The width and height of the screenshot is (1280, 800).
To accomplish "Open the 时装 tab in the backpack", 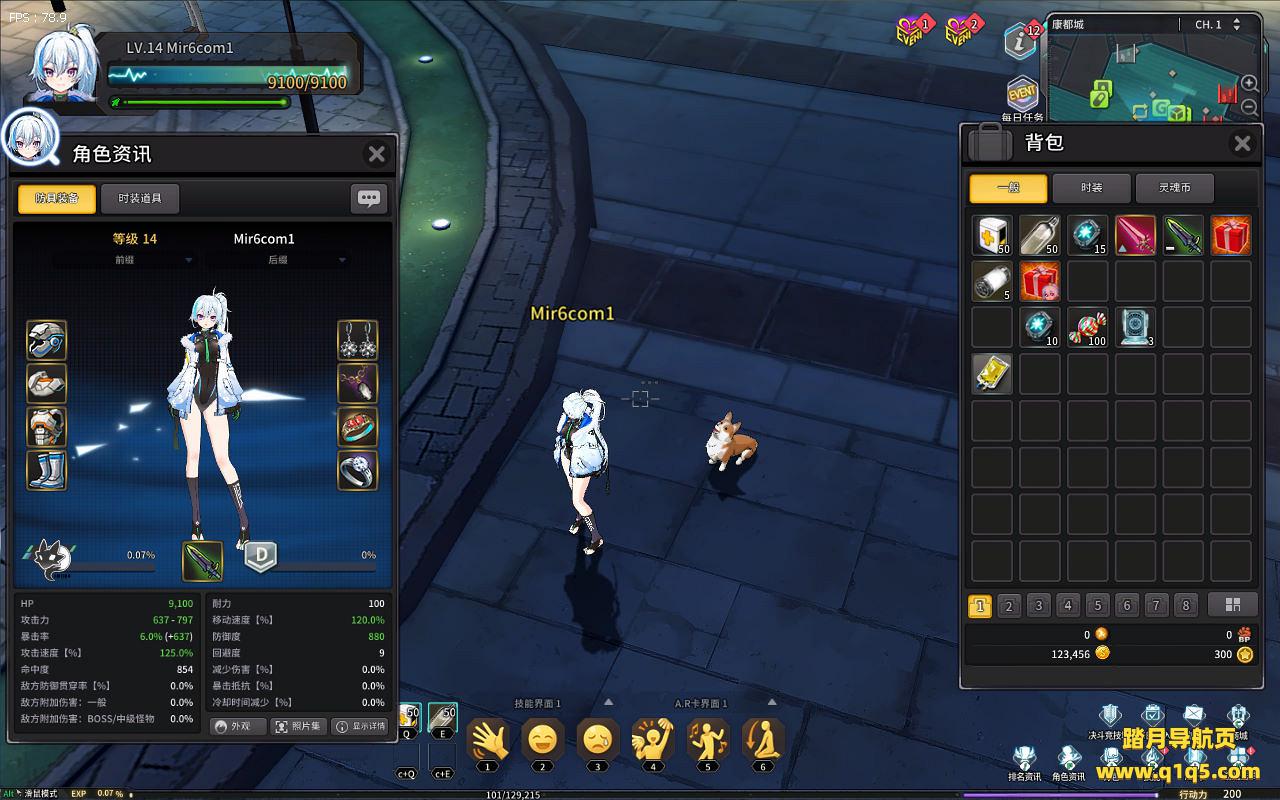I will (x=1091, y=188).
